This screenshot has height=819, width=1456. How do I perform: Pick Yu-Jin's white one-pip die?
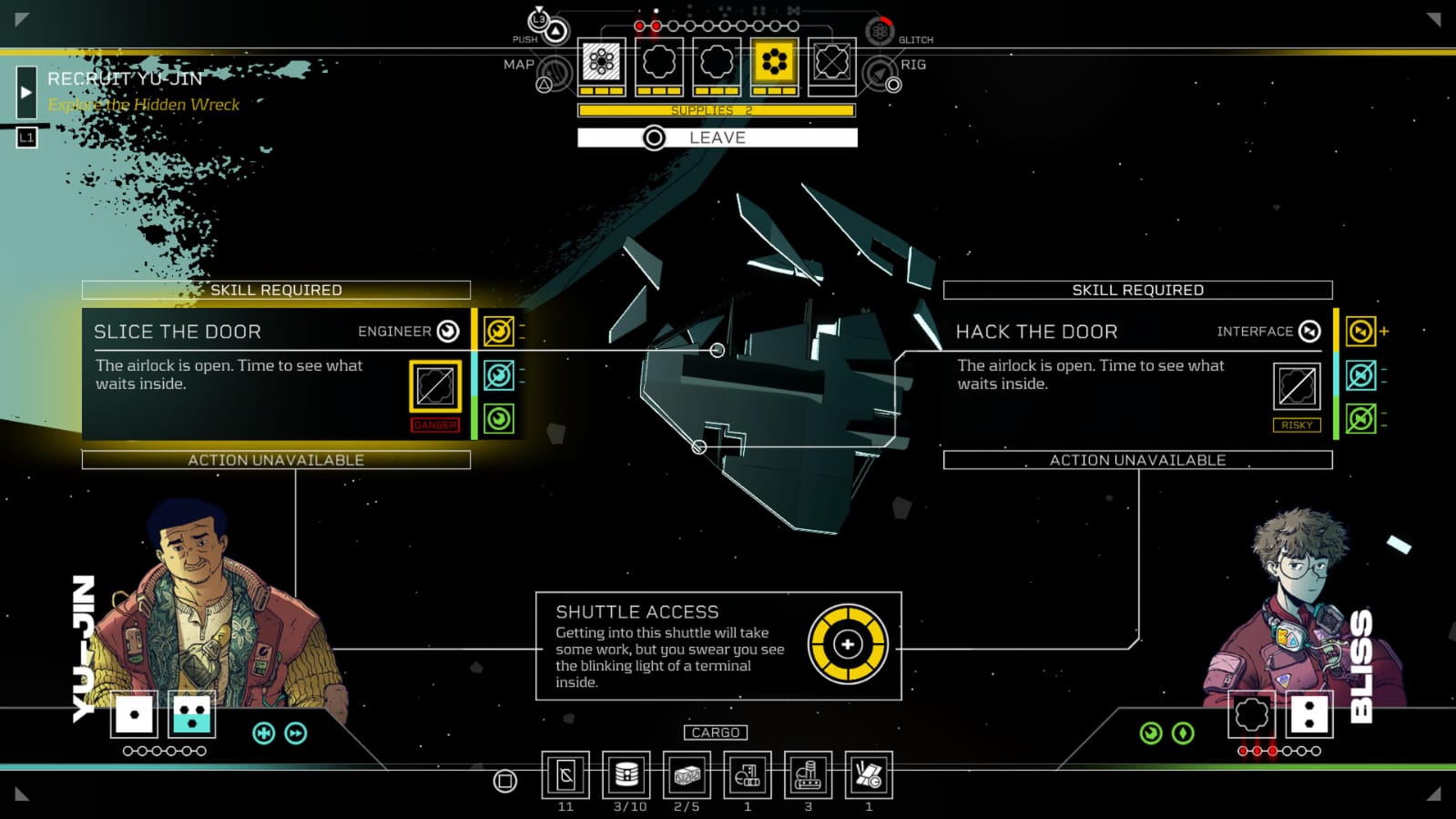tap(135, 714)
